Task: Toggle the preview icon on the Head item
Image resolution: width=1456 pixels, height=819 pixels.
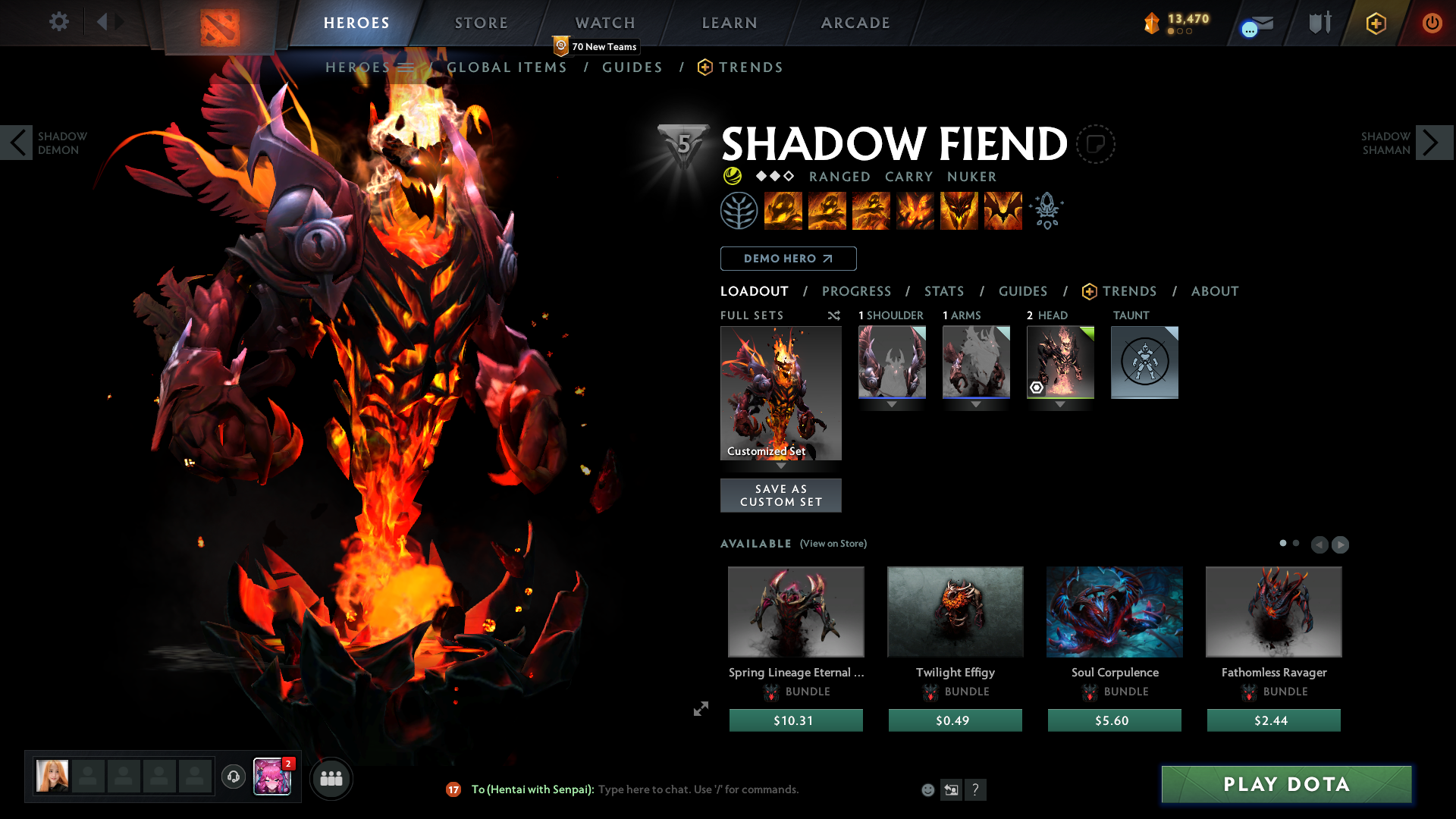Action: [1037, 388]
